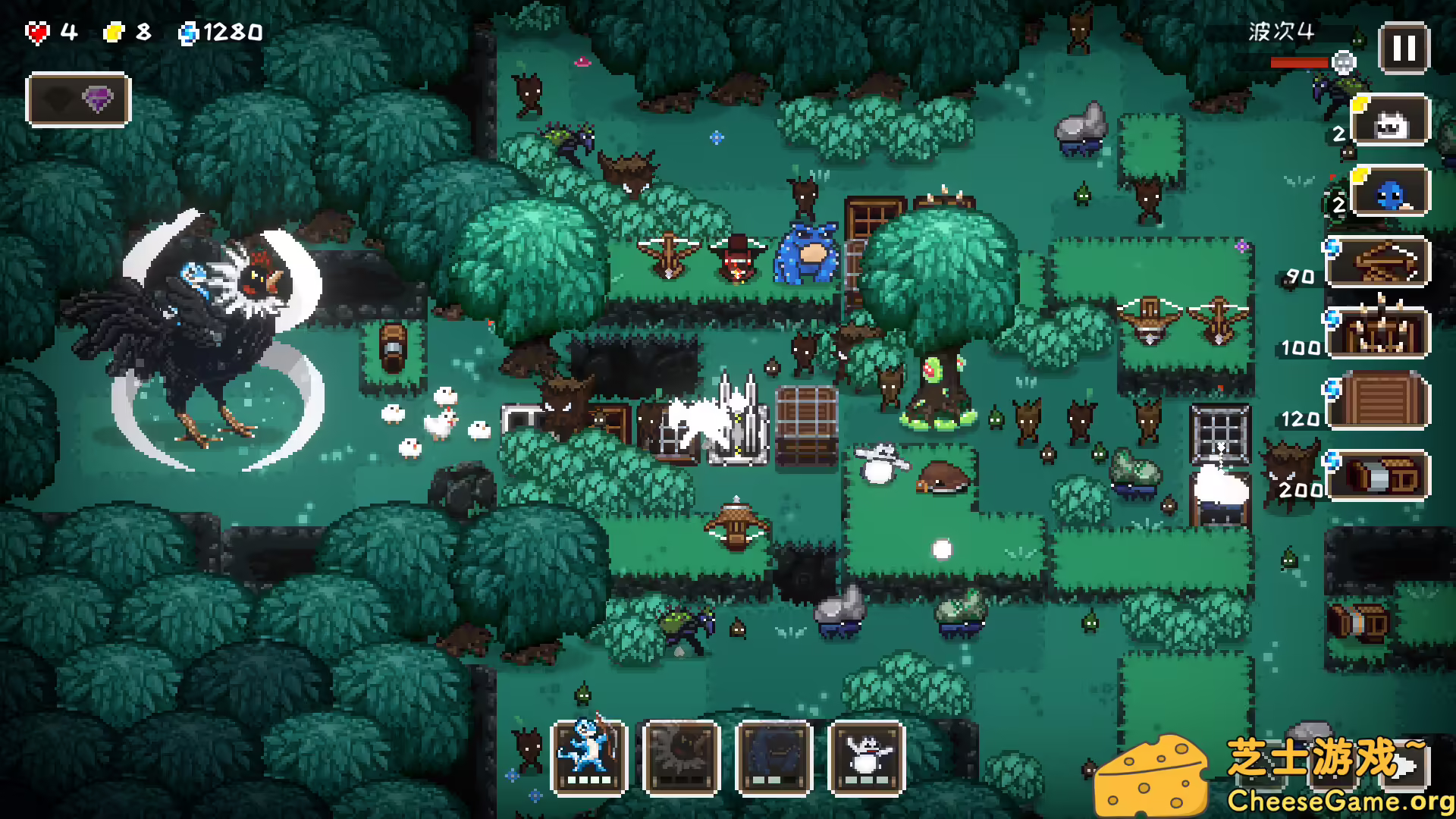Select the white snowman hero portrait

click(x=867, y=758)
